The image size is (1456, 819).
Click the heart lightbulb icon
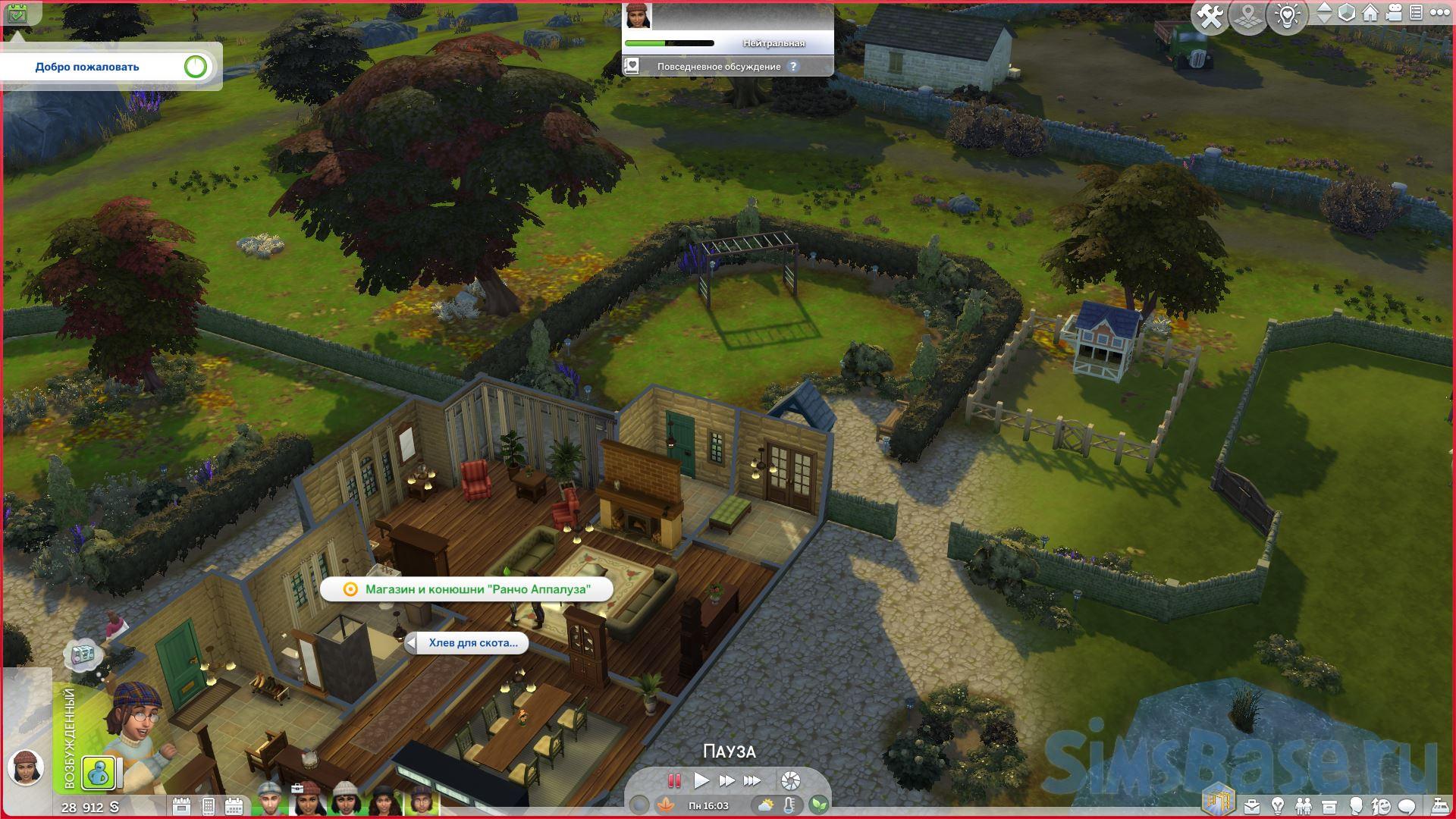[x=1287, y=17]
